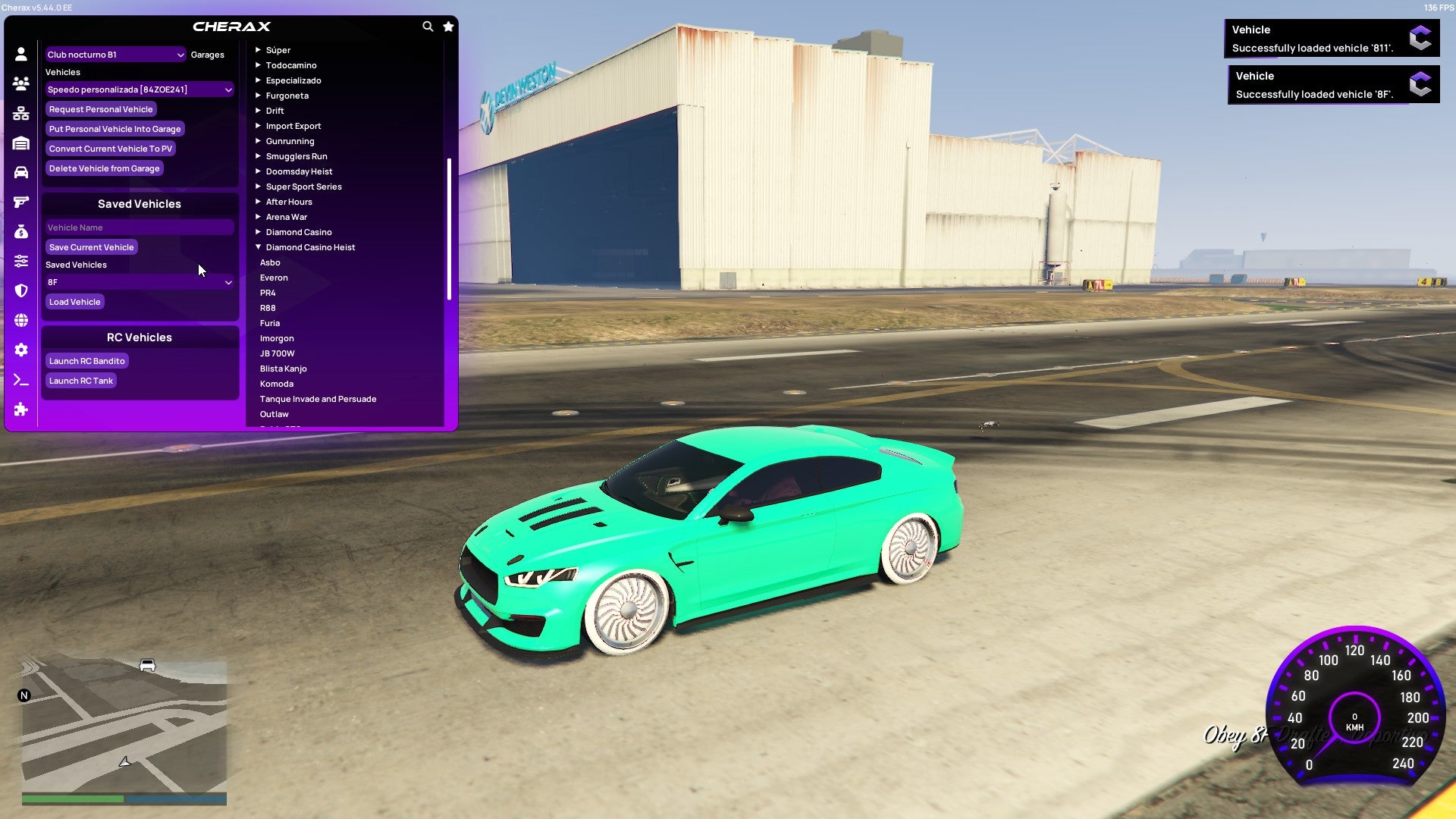Open the Network session icon

(20, 111)
